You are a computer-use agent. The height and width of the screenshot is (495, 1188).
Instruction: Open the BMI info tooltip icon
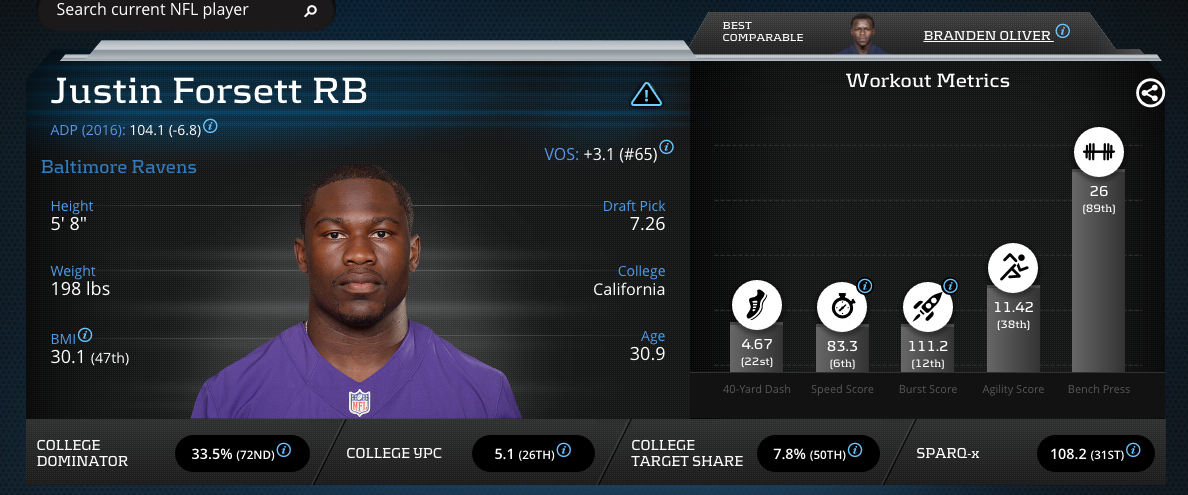(x=85, y=335)
